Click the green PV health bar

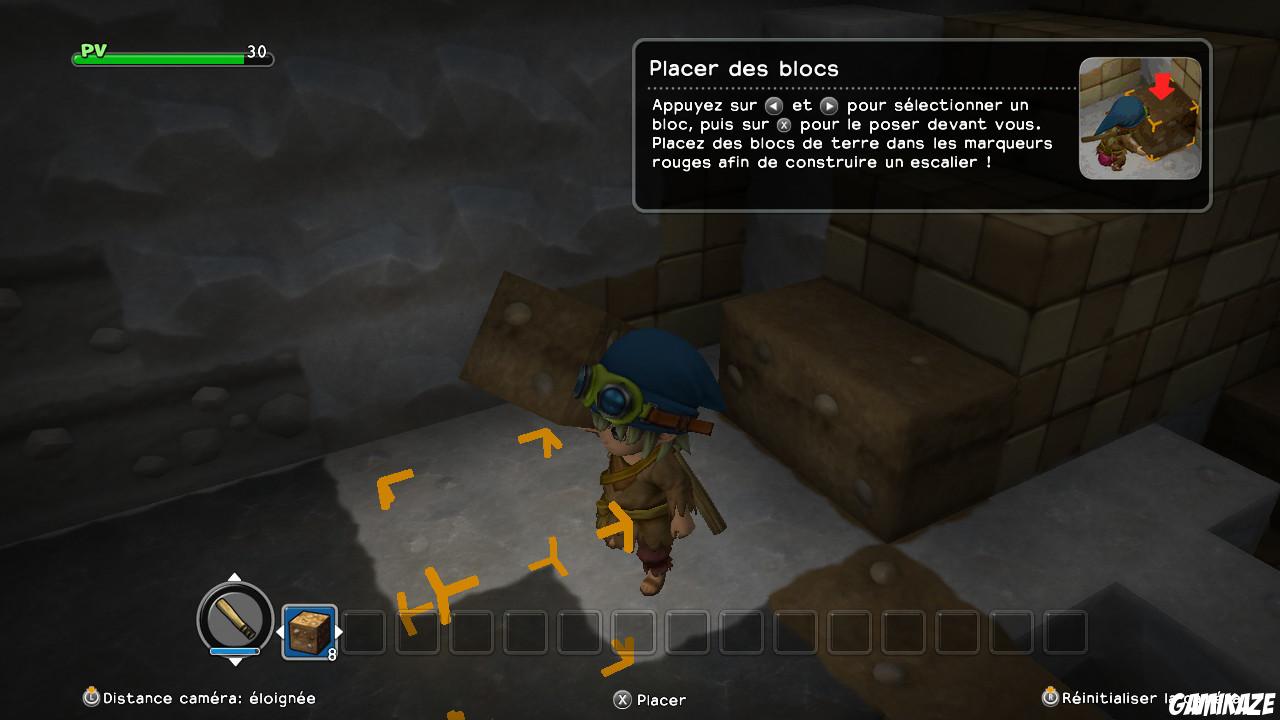coord(160,57)
